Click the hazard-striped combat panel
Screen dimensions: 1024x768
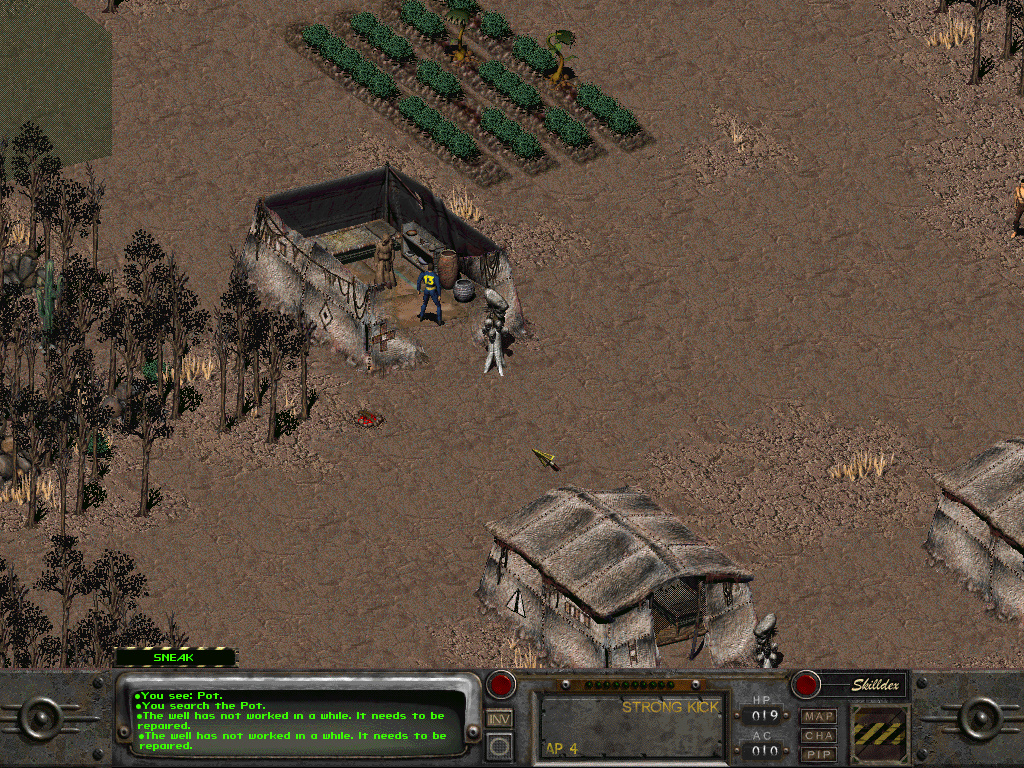coord(879,735)
